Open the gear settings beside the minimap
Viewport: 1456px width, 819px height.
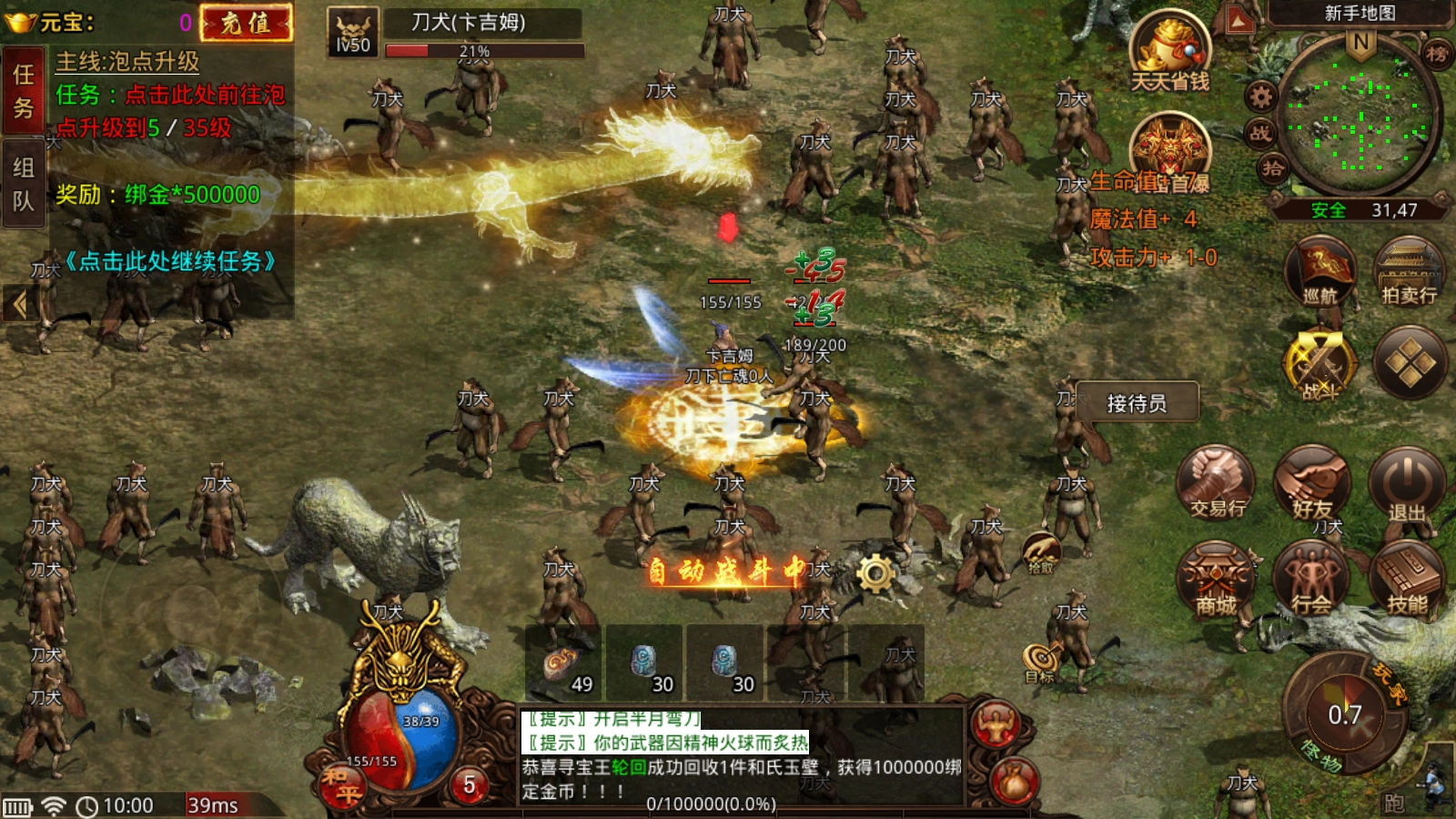point(1260,96)
